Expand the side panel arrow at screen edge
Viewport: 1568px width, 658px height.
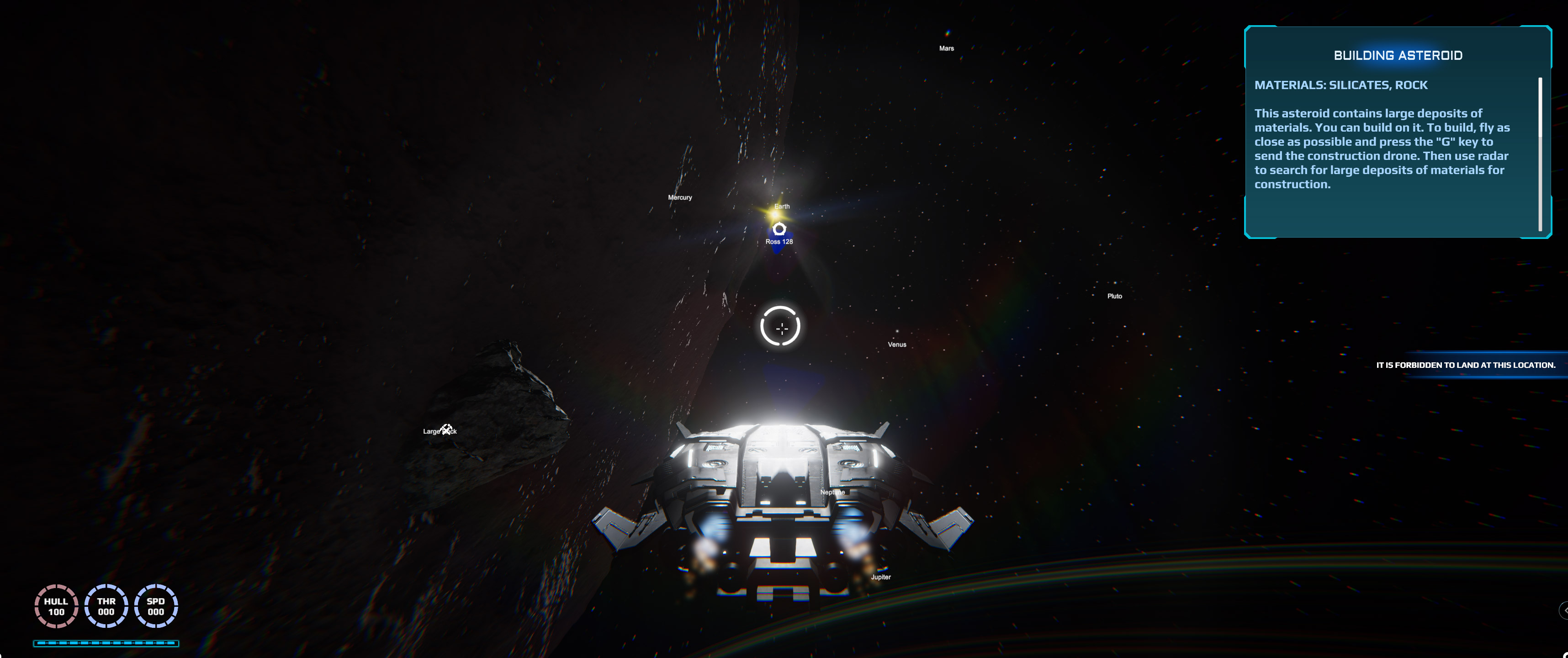coord(1564,609)
